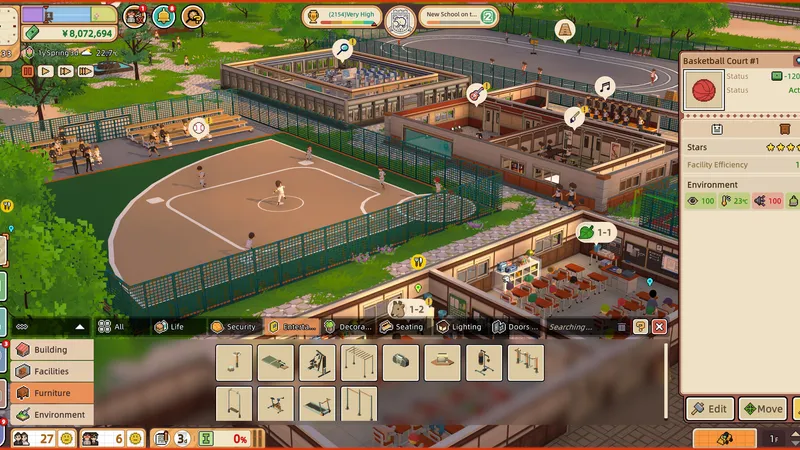The width and height of the screenshot is (800, 450).
Task: Open the Building category
Action: [x=52, y=350]
